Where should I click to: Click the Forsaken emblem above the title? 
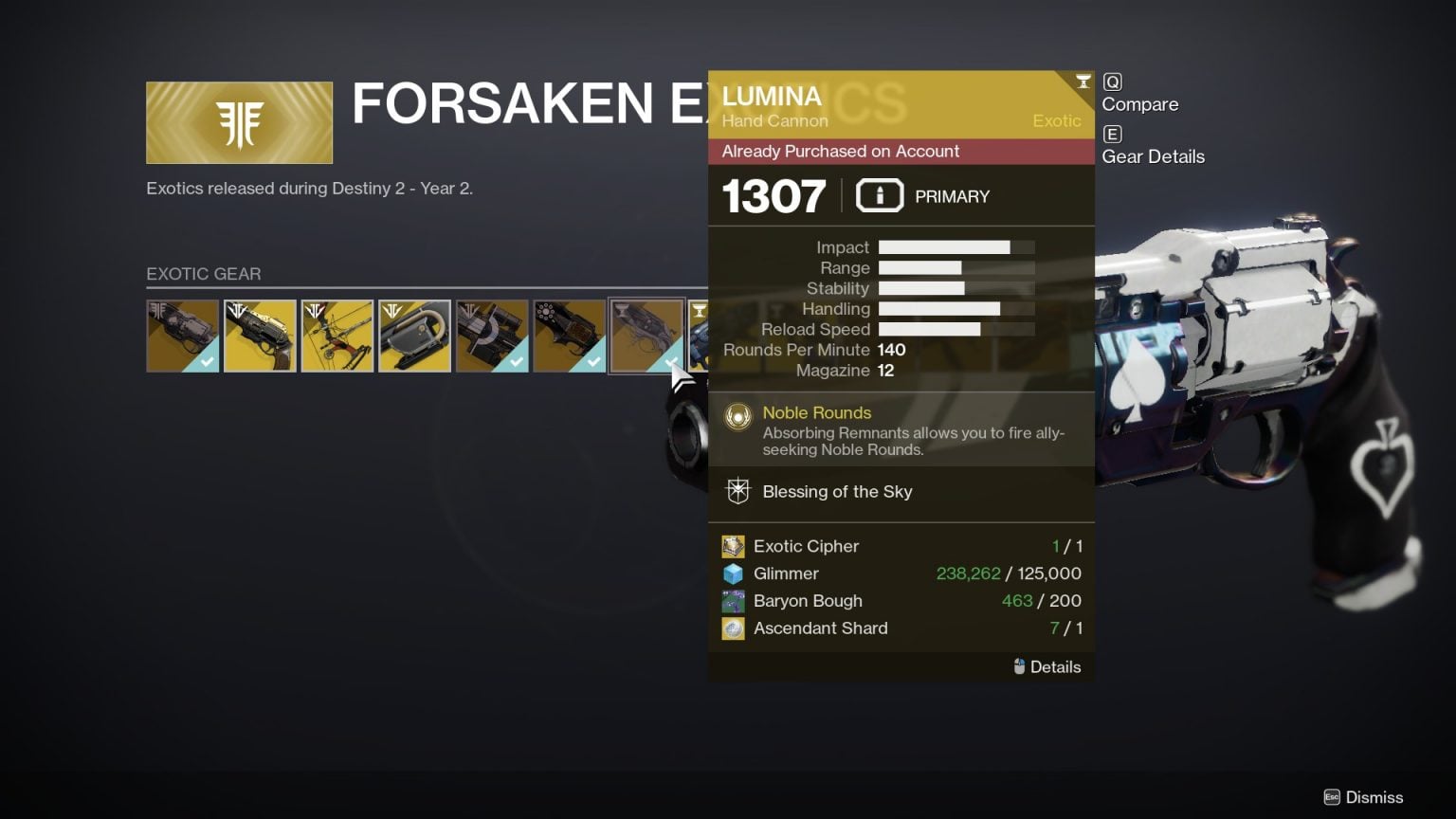pyautogui.click(x=238, y=121)
